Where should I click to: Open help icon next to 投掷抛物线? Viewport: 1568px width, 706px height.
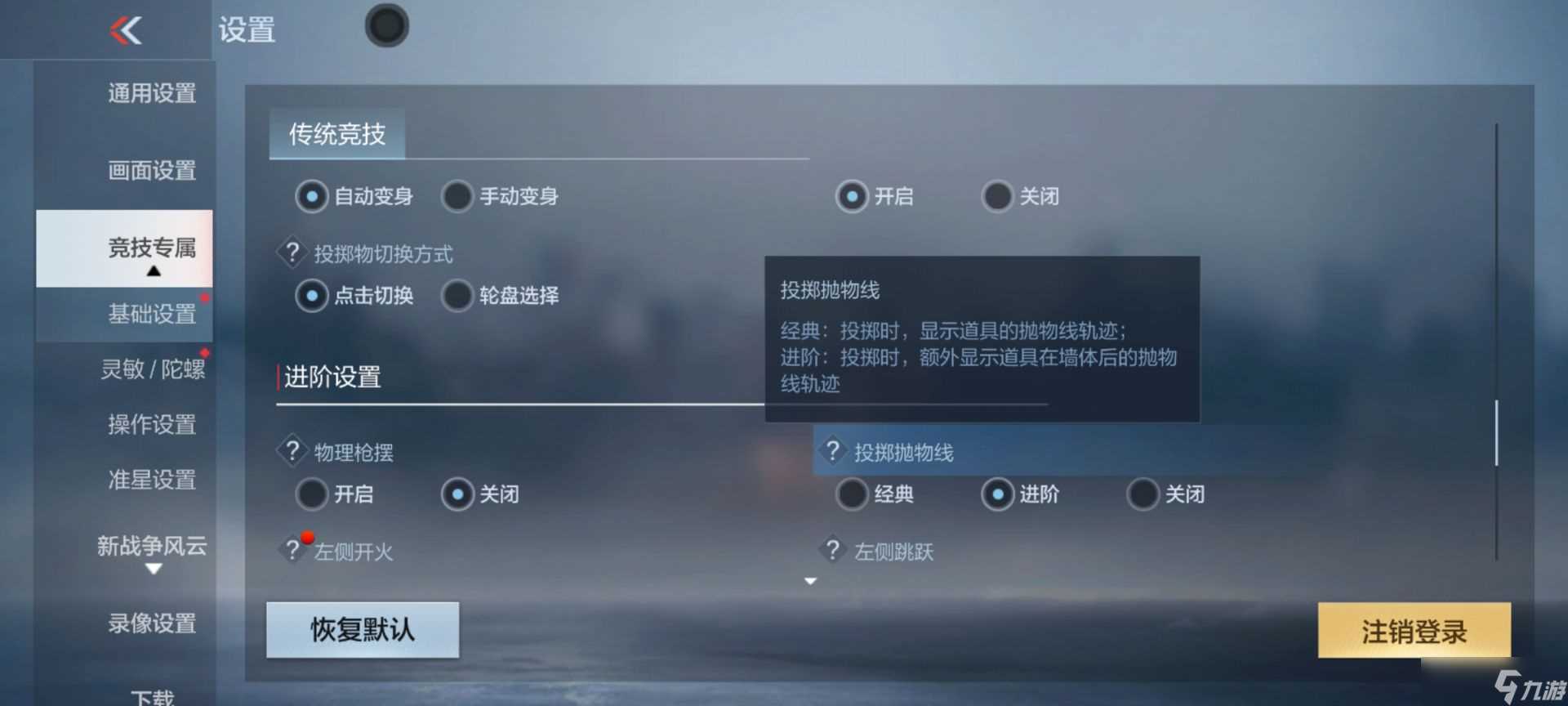point(832,450)
